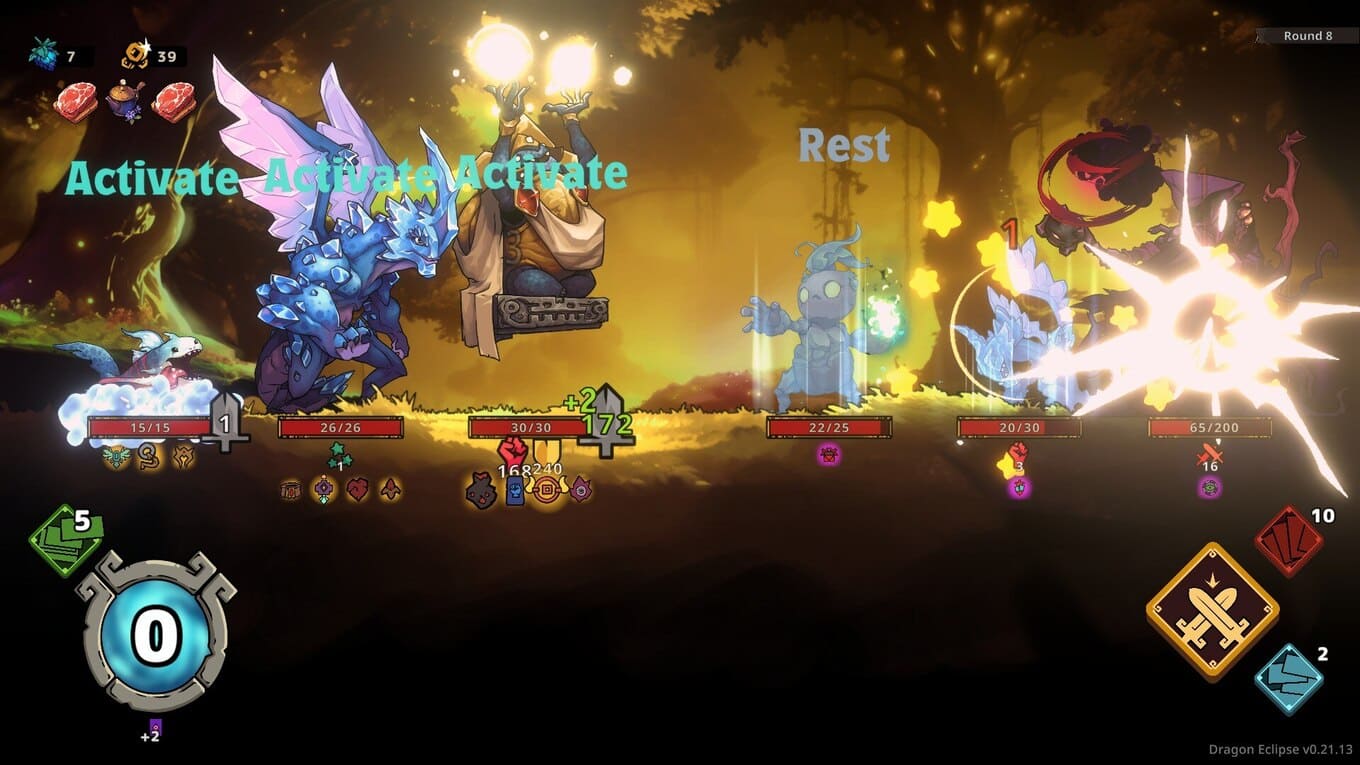Click the gold coin currency icon
Viewport: 1360px width, 765px height.
(136, 55)
